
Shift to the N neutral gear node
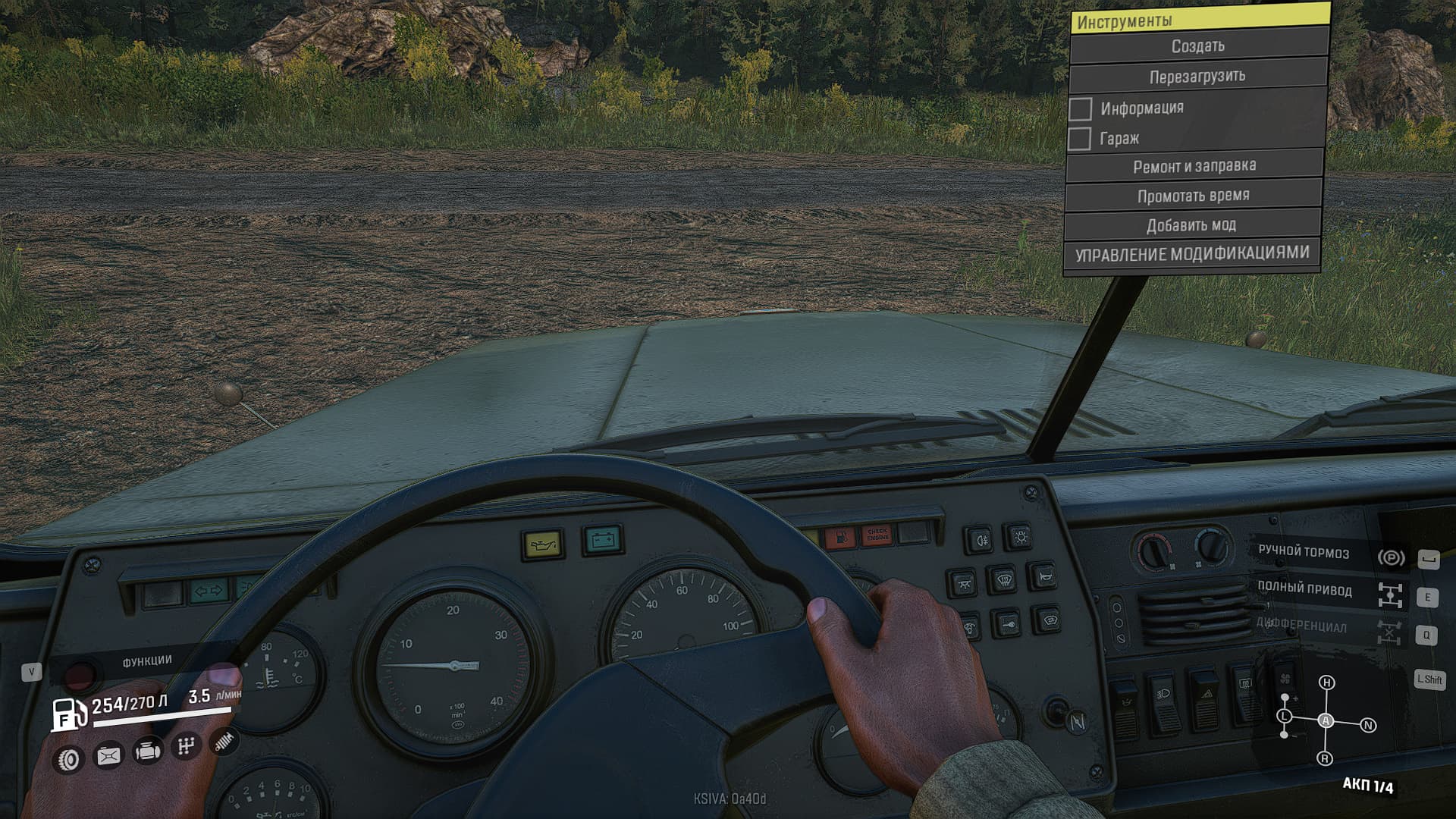[1368, 726]
